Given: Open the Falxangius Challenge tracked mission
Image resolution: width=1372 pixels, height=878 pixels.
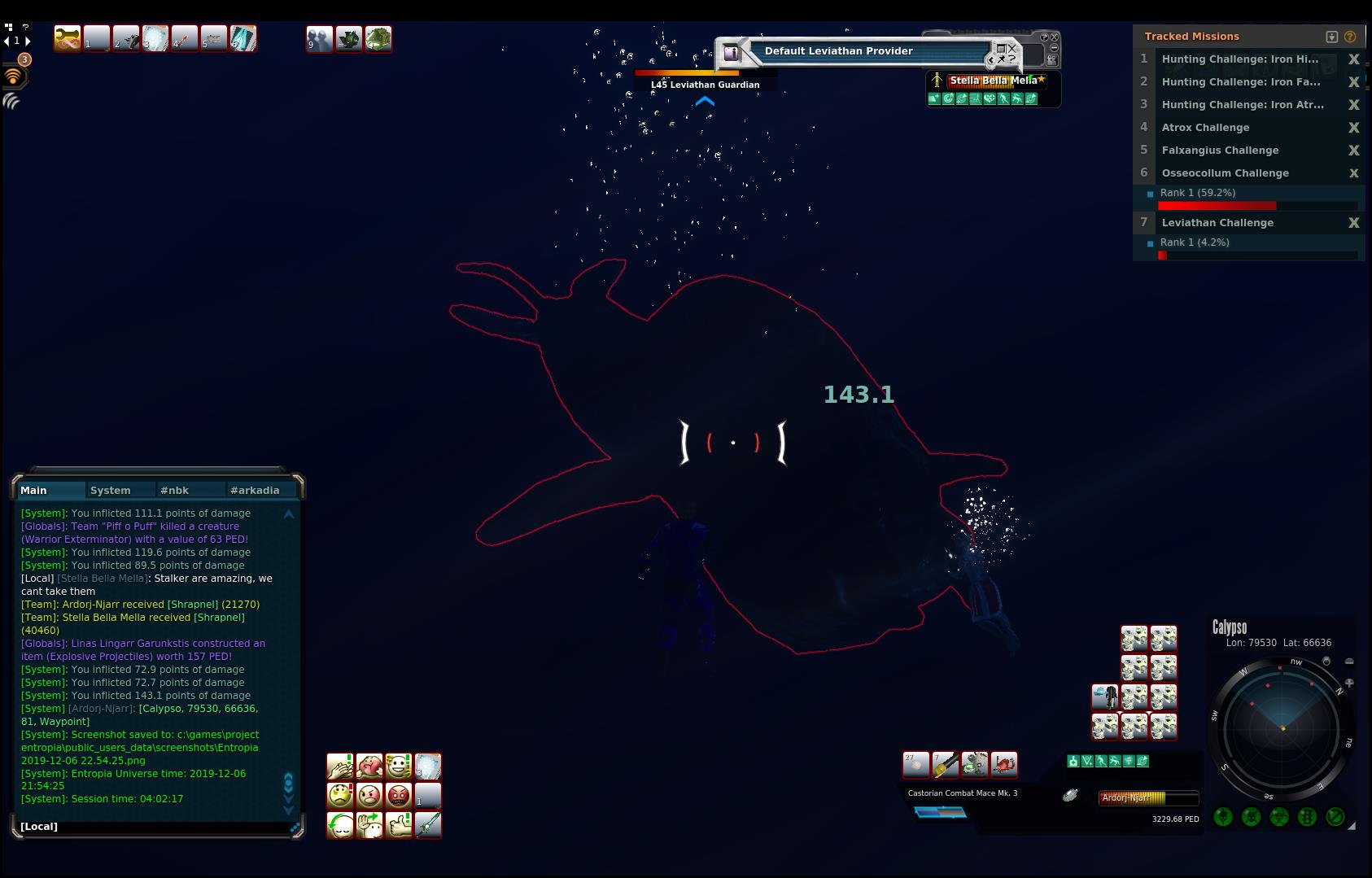Looking at the screenshot, I should [1220, 151].
